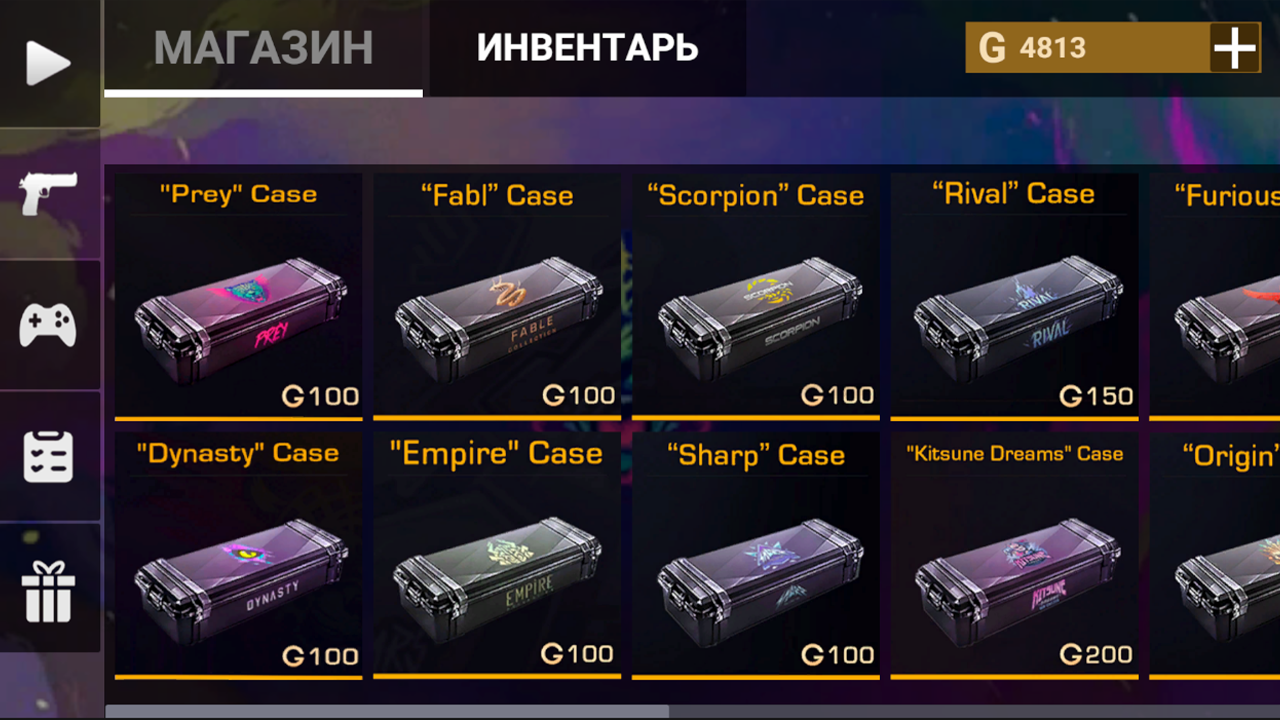Open the gift rewards icon
The width and height of the screenshot is (1280, 720).
click(x=48, y=588)
